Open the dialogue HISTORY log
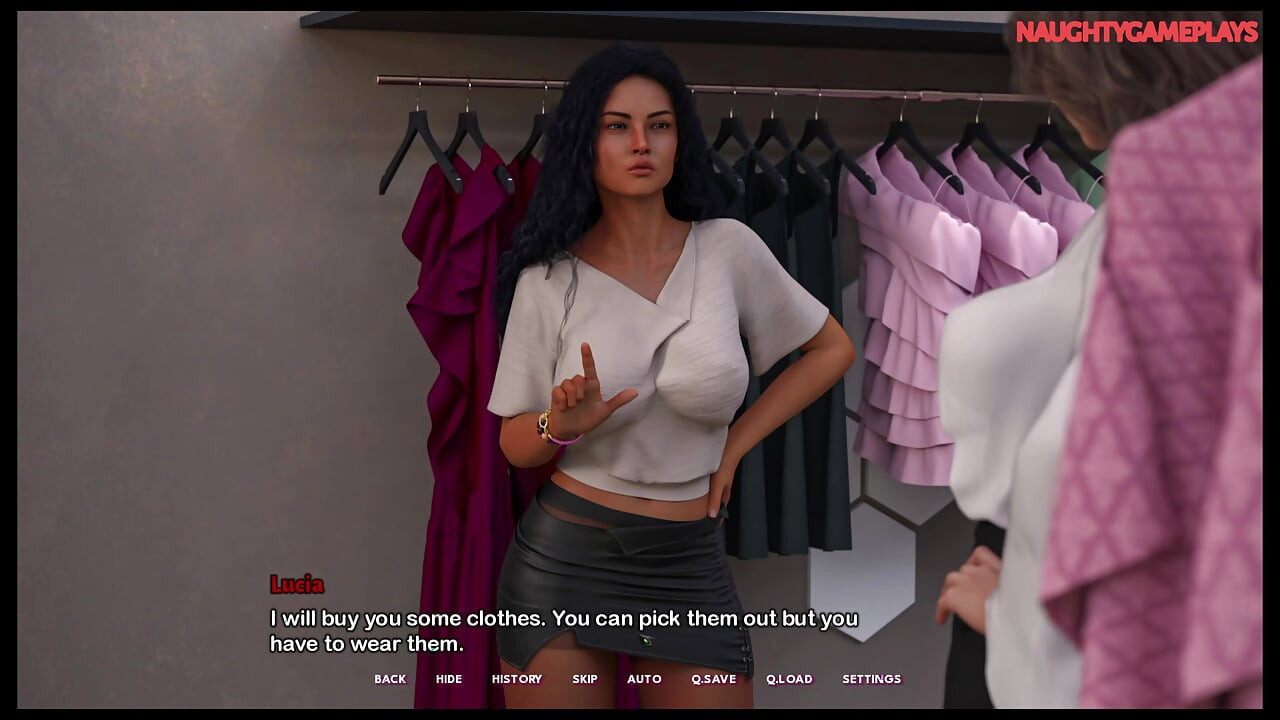Screen dimensions: 1280x720 [517, 679]
